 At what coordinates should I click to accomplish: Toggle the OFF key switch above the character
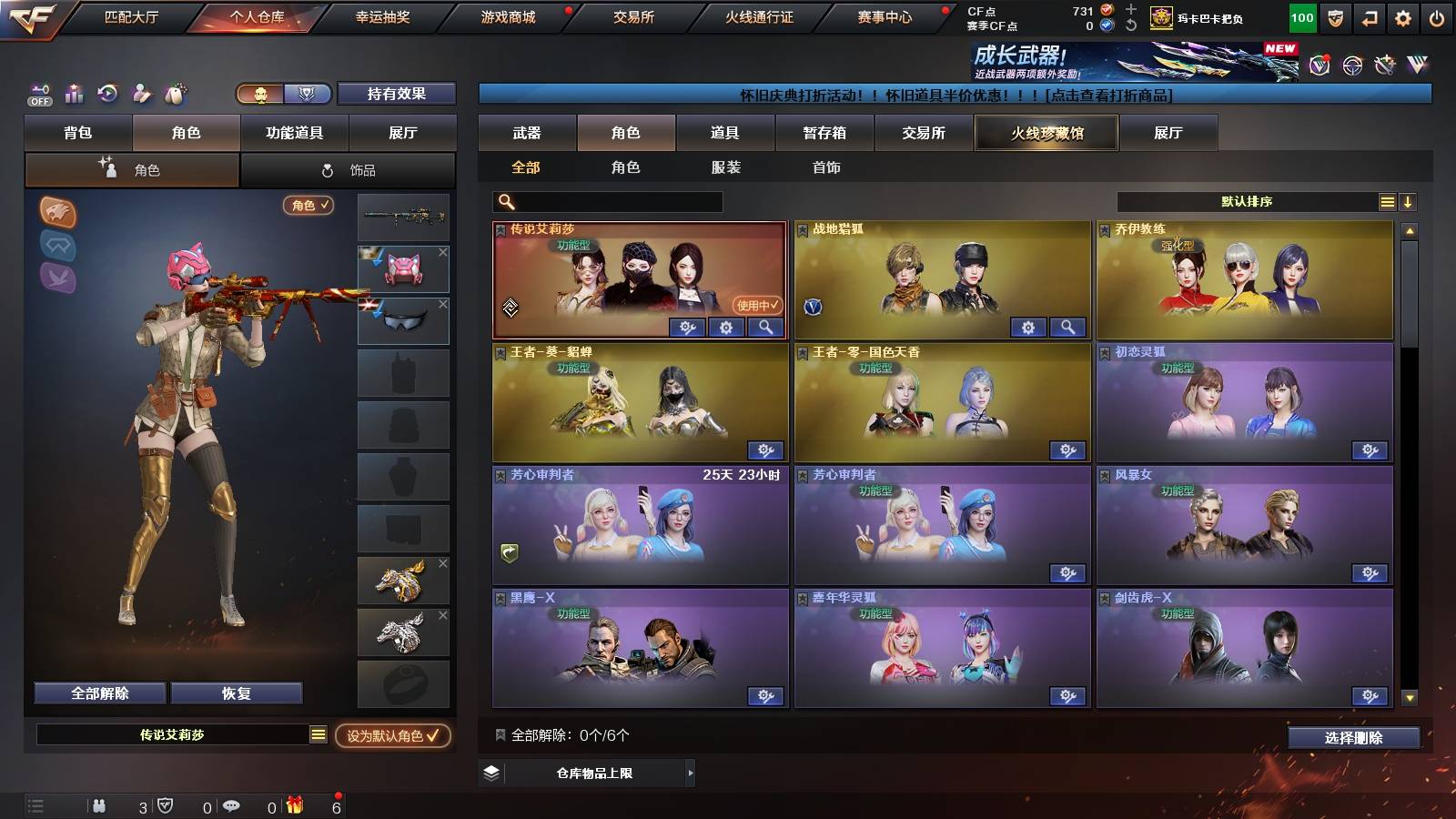38,94
